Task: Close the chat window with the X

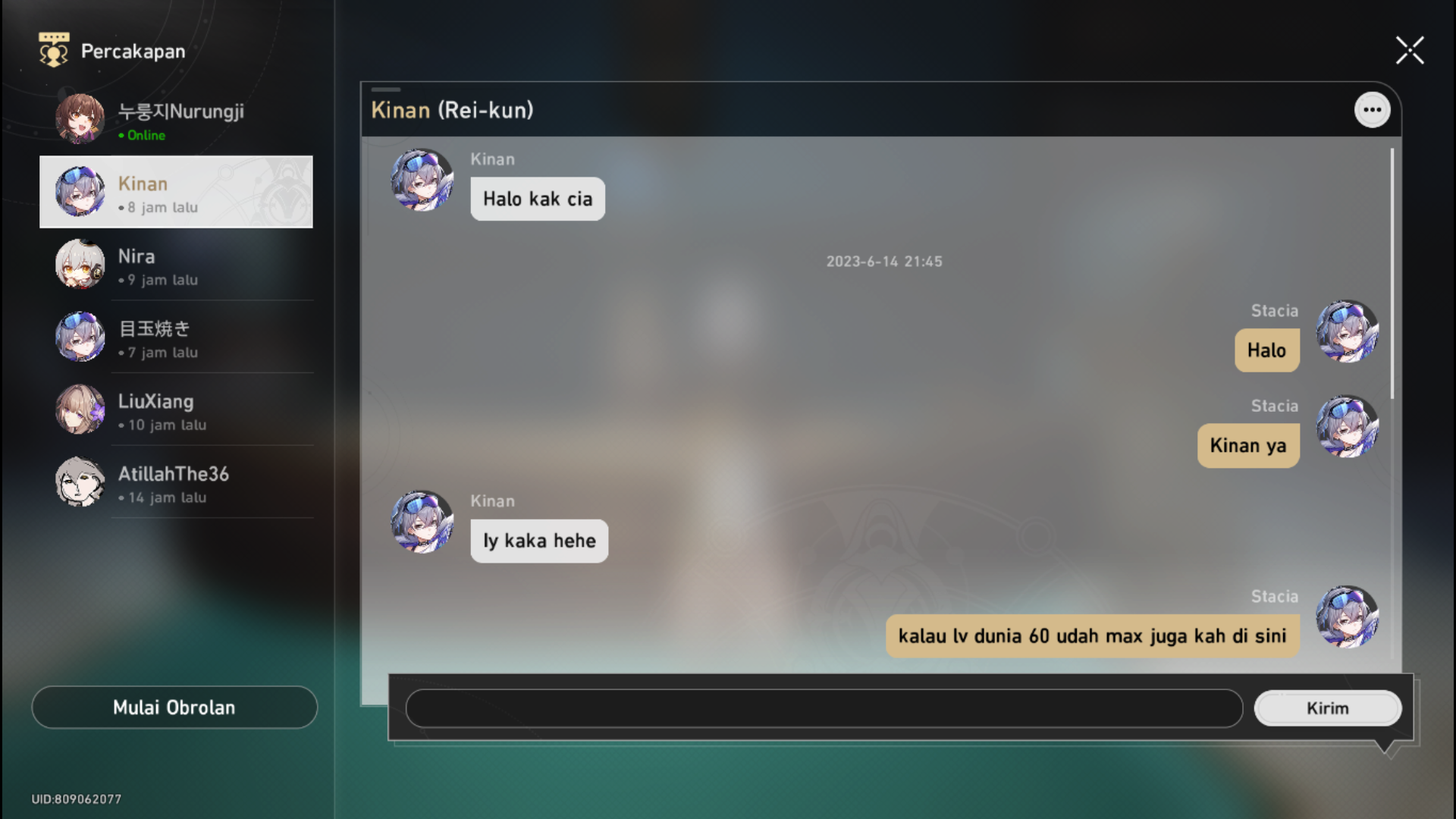Action: pos(1410,50)
